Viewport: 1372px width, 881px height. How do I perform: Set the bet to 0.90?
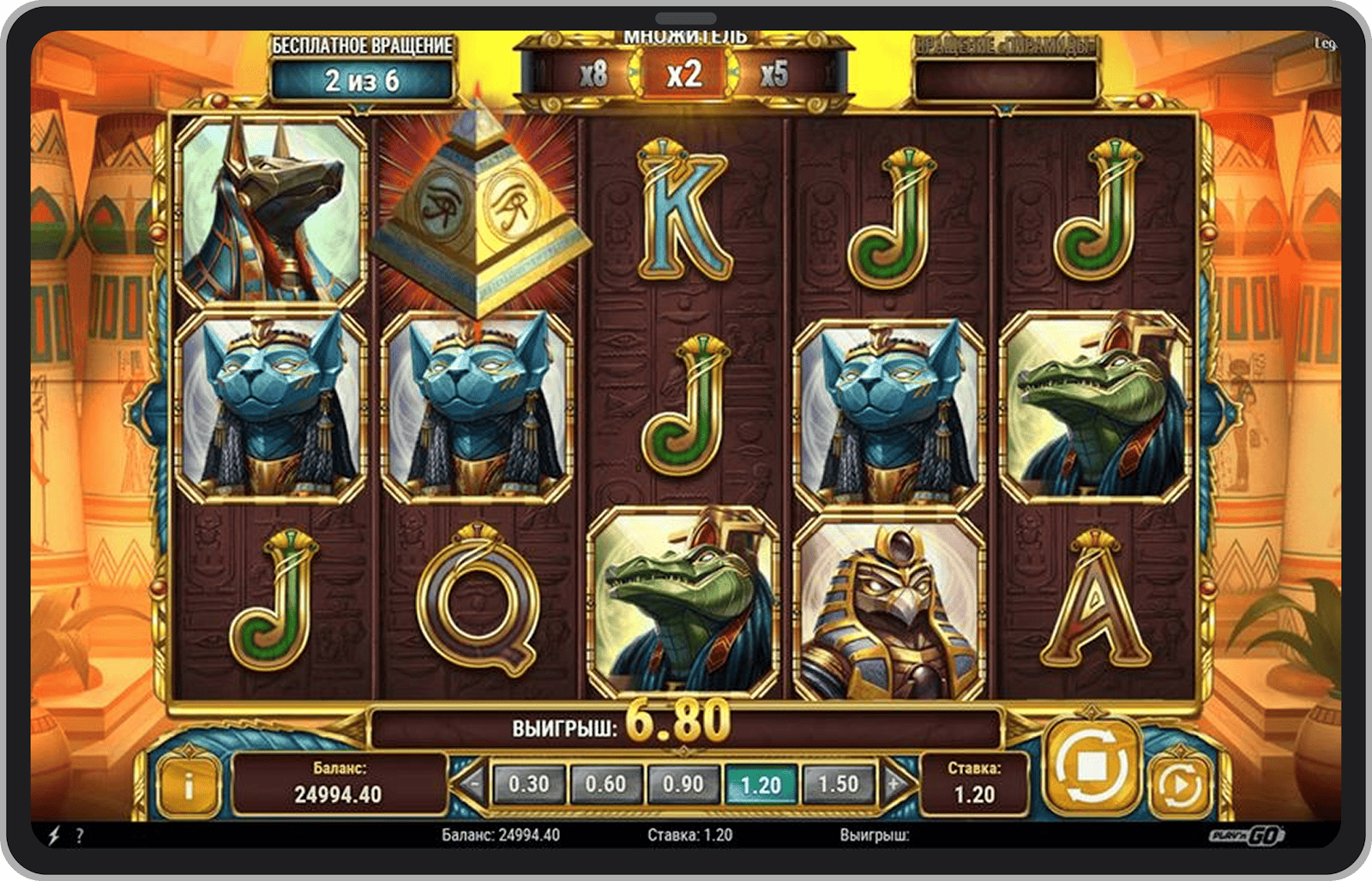[x=683, y=784]
